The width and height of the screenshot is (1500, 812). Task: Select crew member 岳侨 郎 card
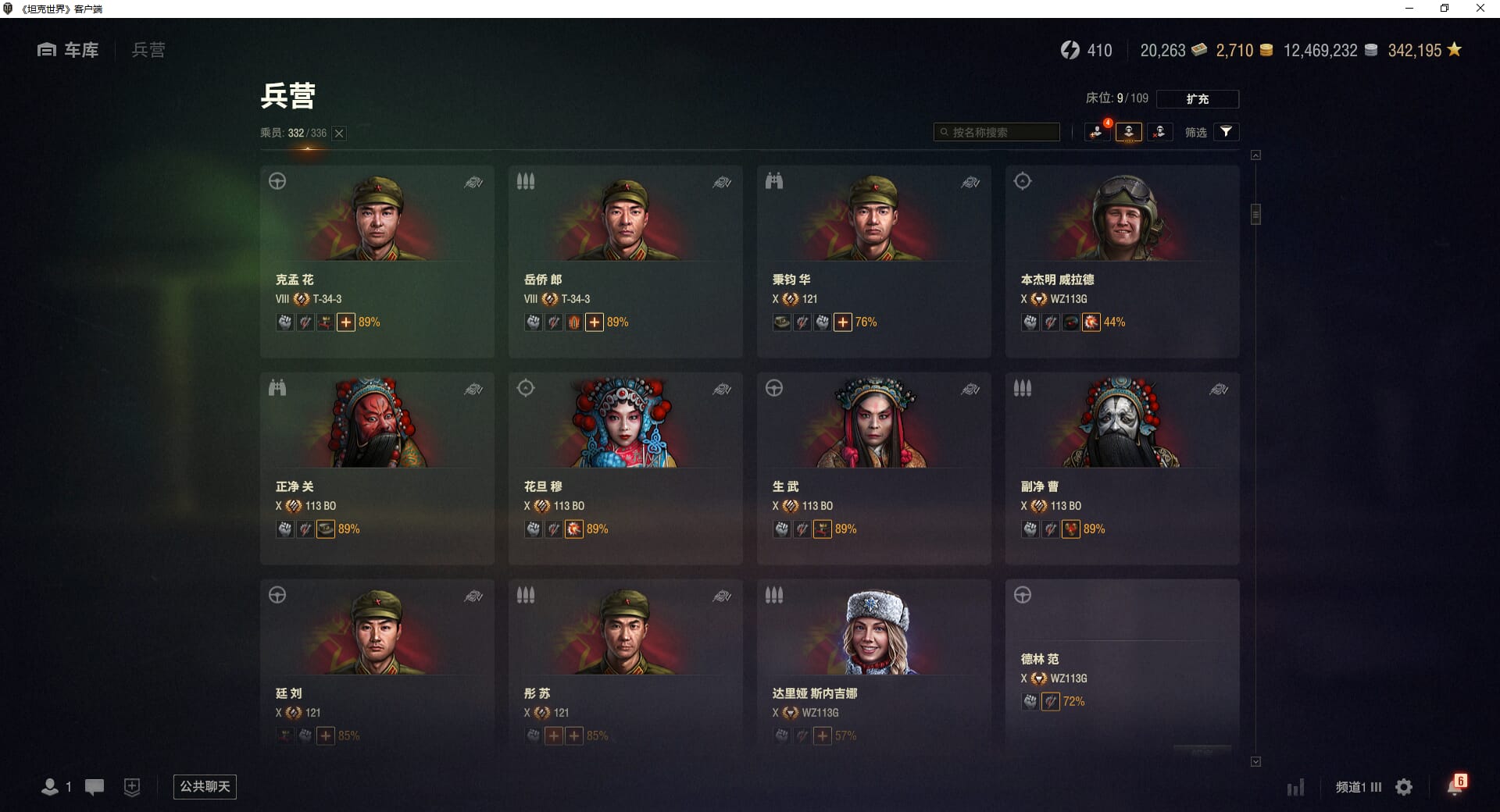click(625, 261)
